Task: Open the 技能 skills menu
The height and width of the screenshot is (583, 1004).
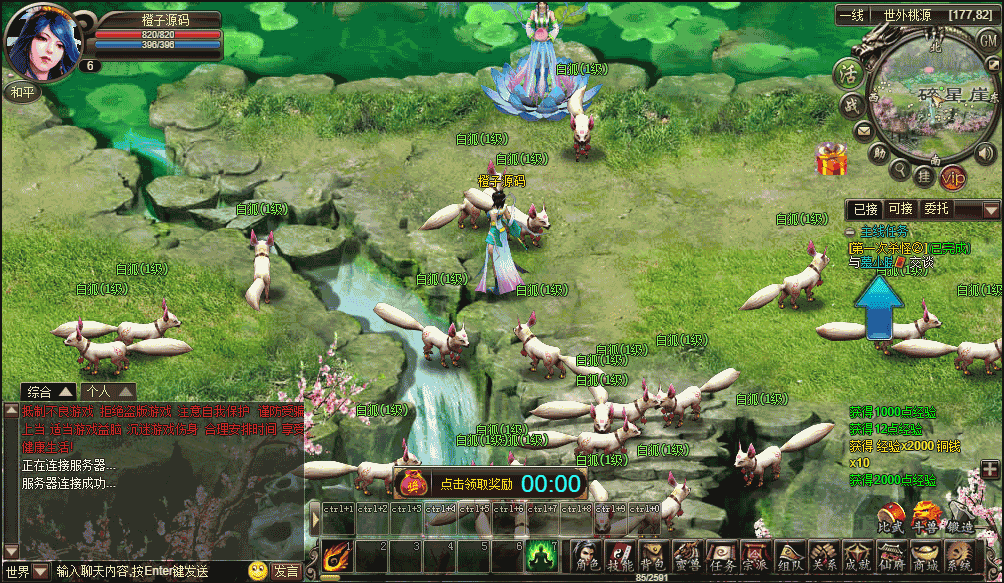Action: click(620, 556)
